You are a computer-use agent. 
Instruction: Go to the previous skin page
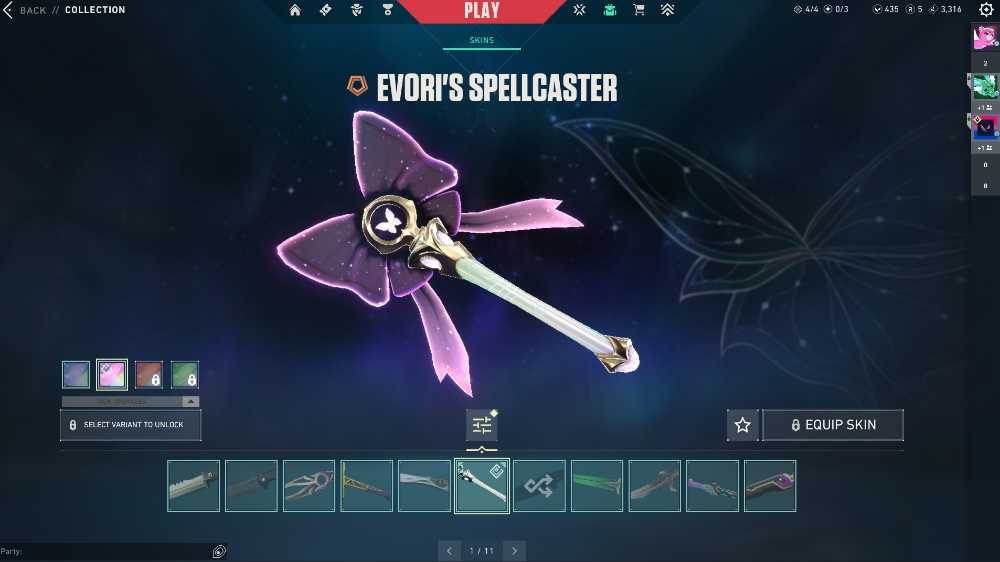point(449,551)
